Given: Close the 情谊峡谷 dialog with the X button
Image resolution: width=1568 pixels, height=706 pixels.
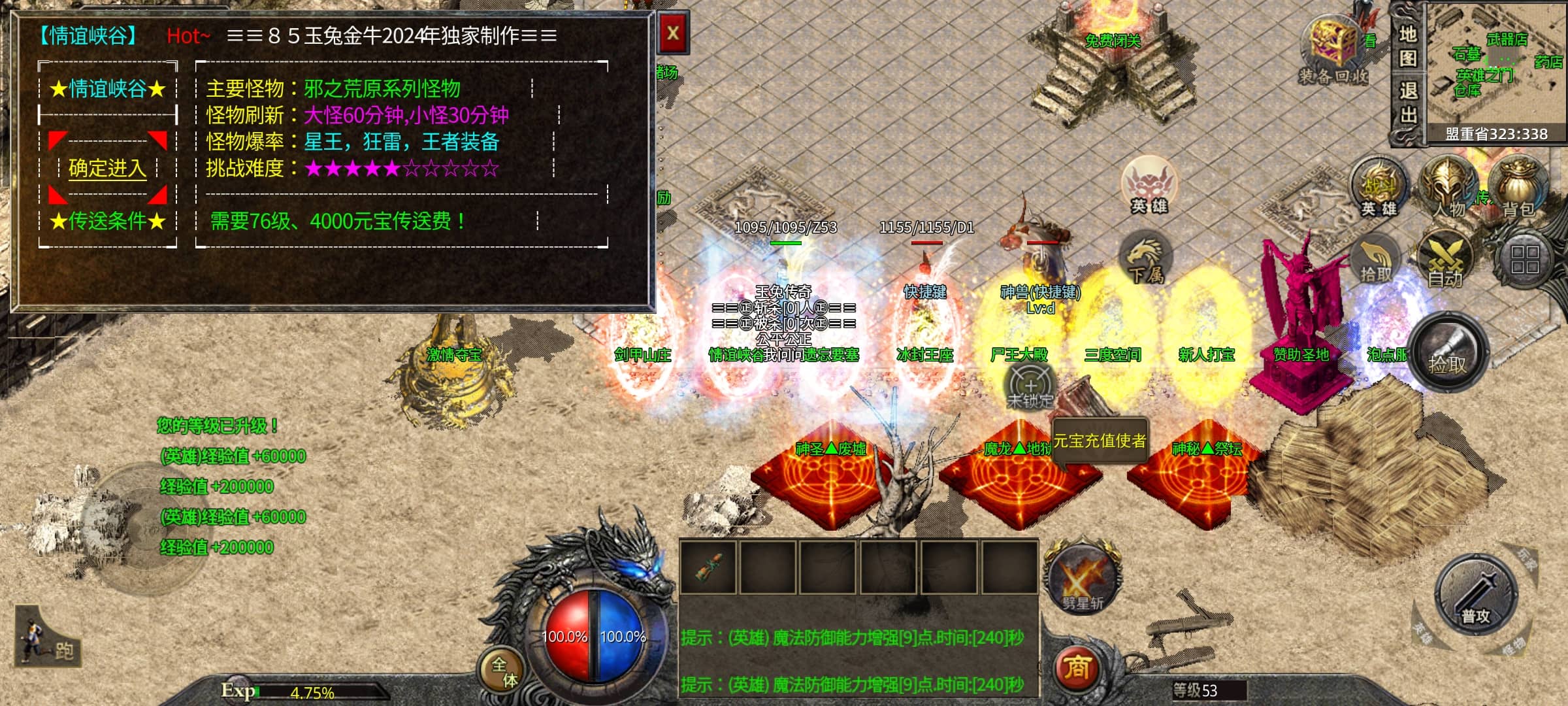Looking at the screenshot, I should (x=673, y=34).
